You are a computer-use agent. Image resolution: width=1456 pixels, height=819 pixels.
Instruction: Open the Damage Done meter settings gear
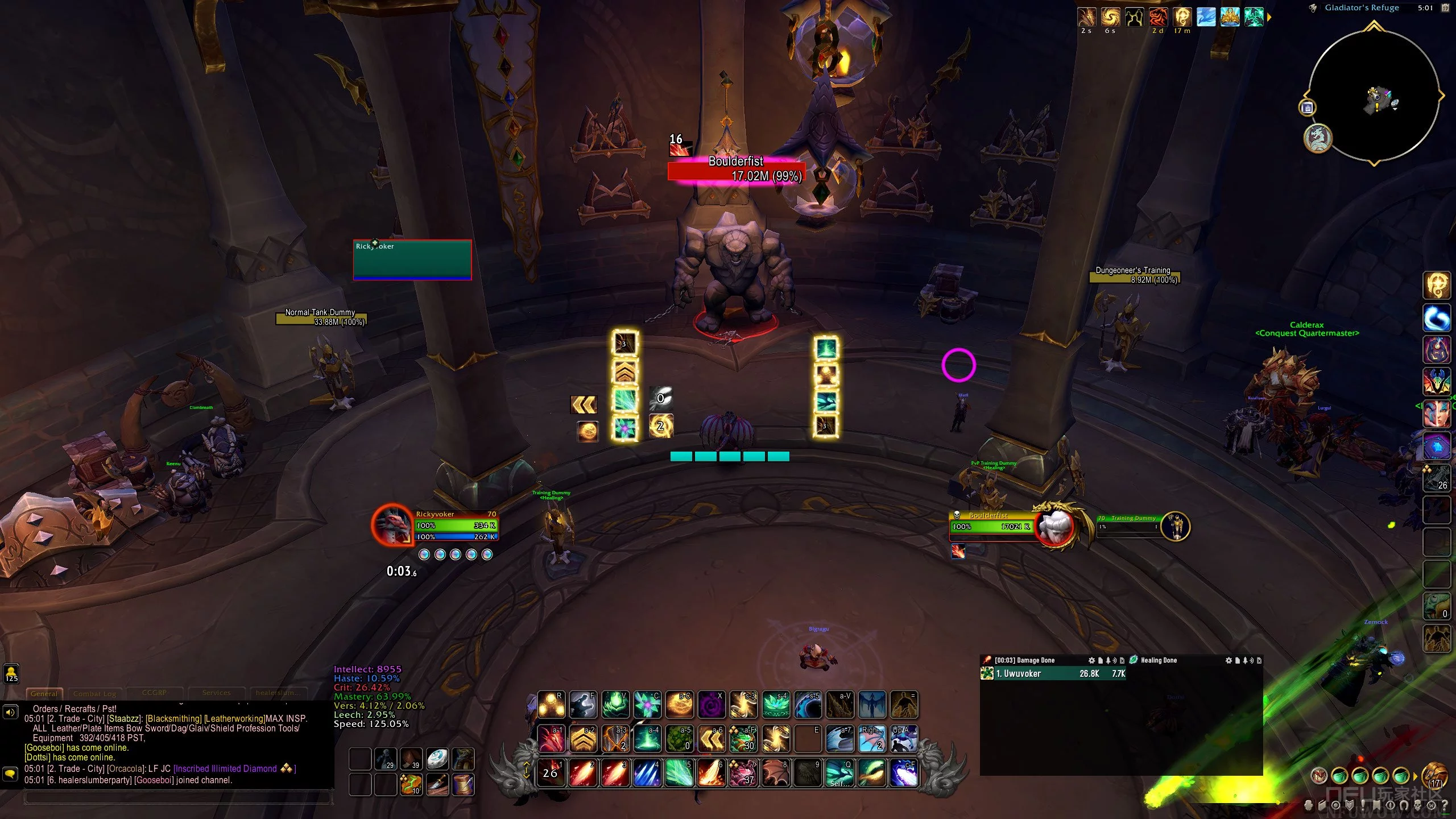[x=1091, y=660]
